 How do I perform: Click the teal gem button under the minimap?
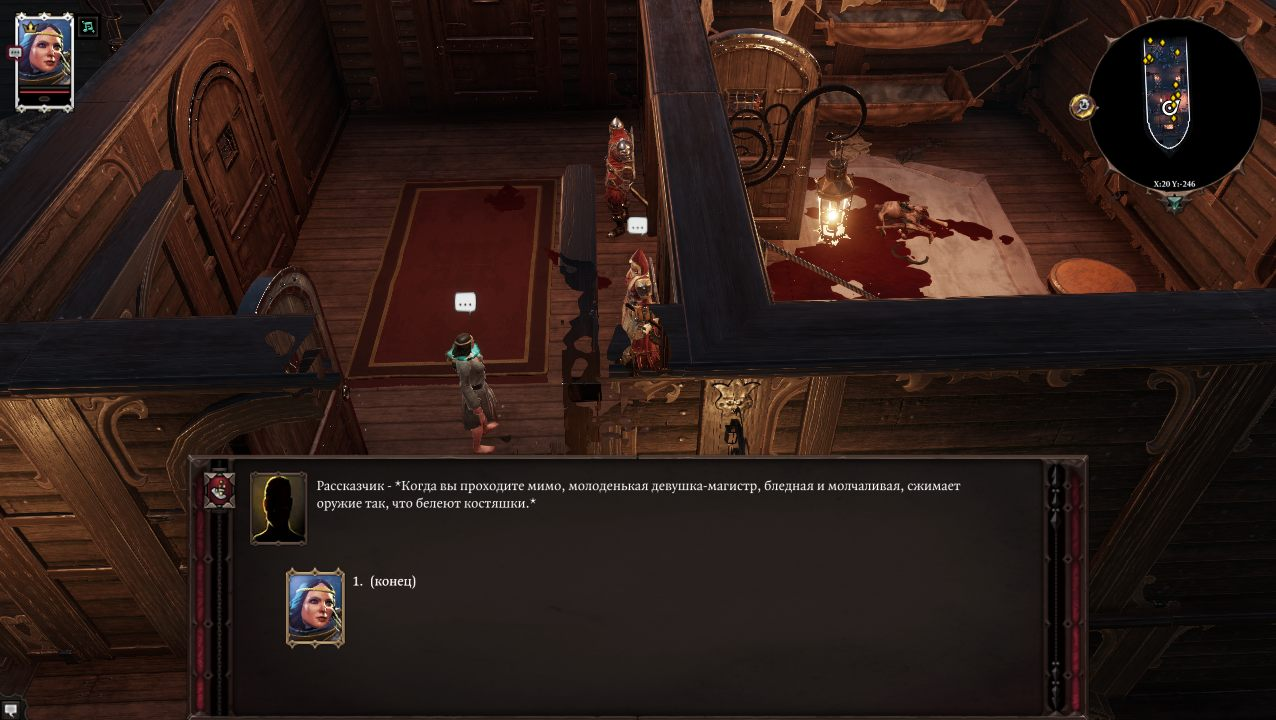coord(1174,201)
